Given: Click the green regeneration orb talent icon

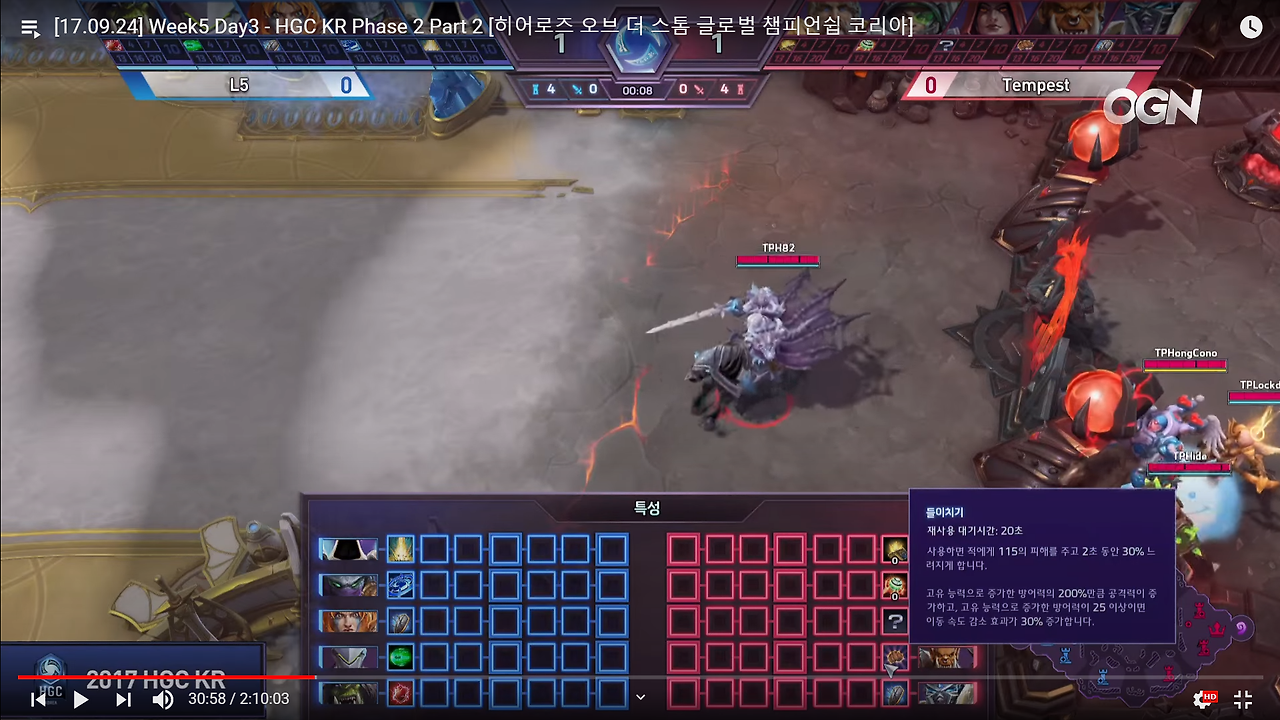Looking at the screenshot, I should [400, 656].
